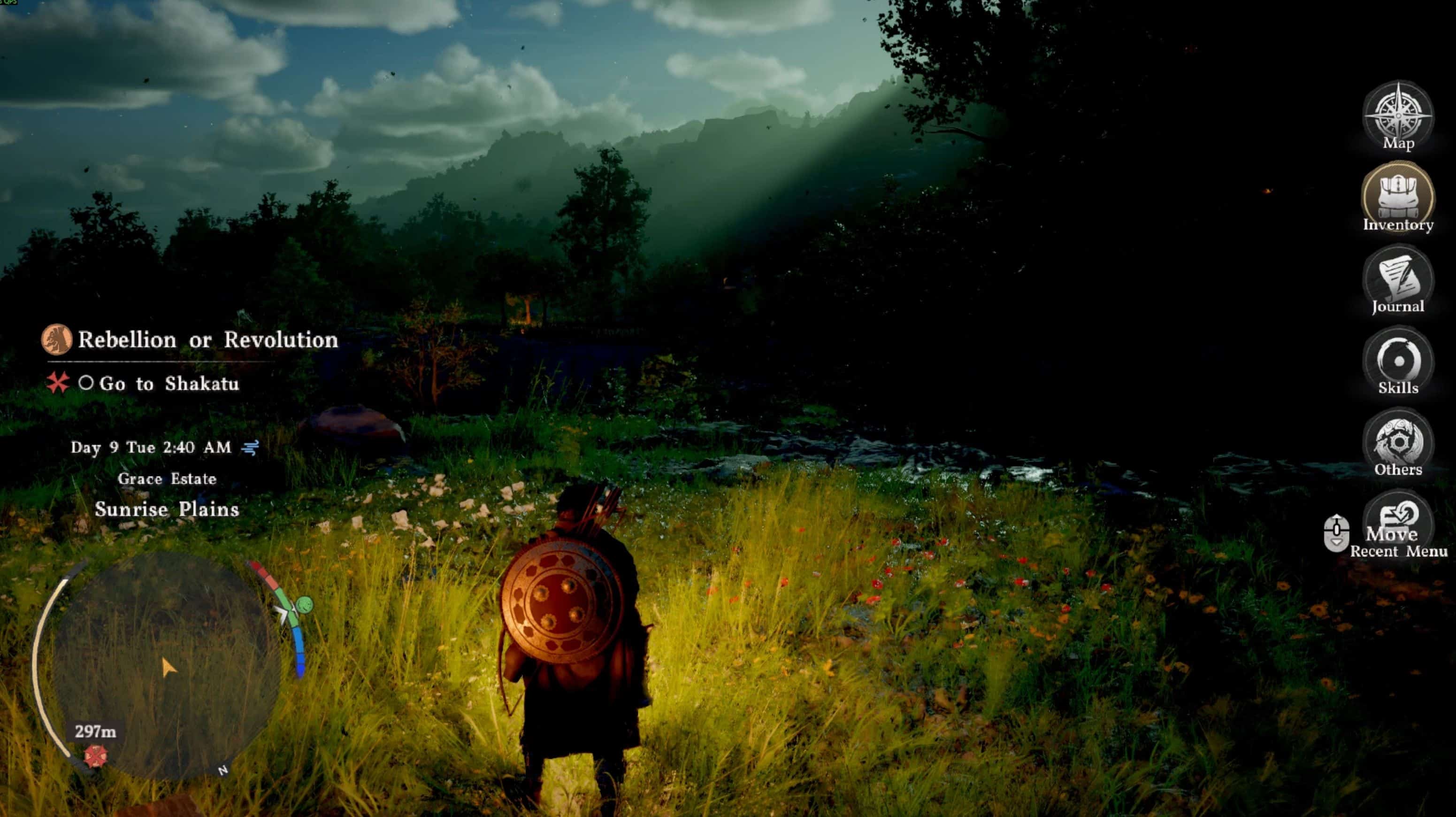Open the Journal scroll icon
Screen dimensions: 1456x817
click(x=1398, y=279)
